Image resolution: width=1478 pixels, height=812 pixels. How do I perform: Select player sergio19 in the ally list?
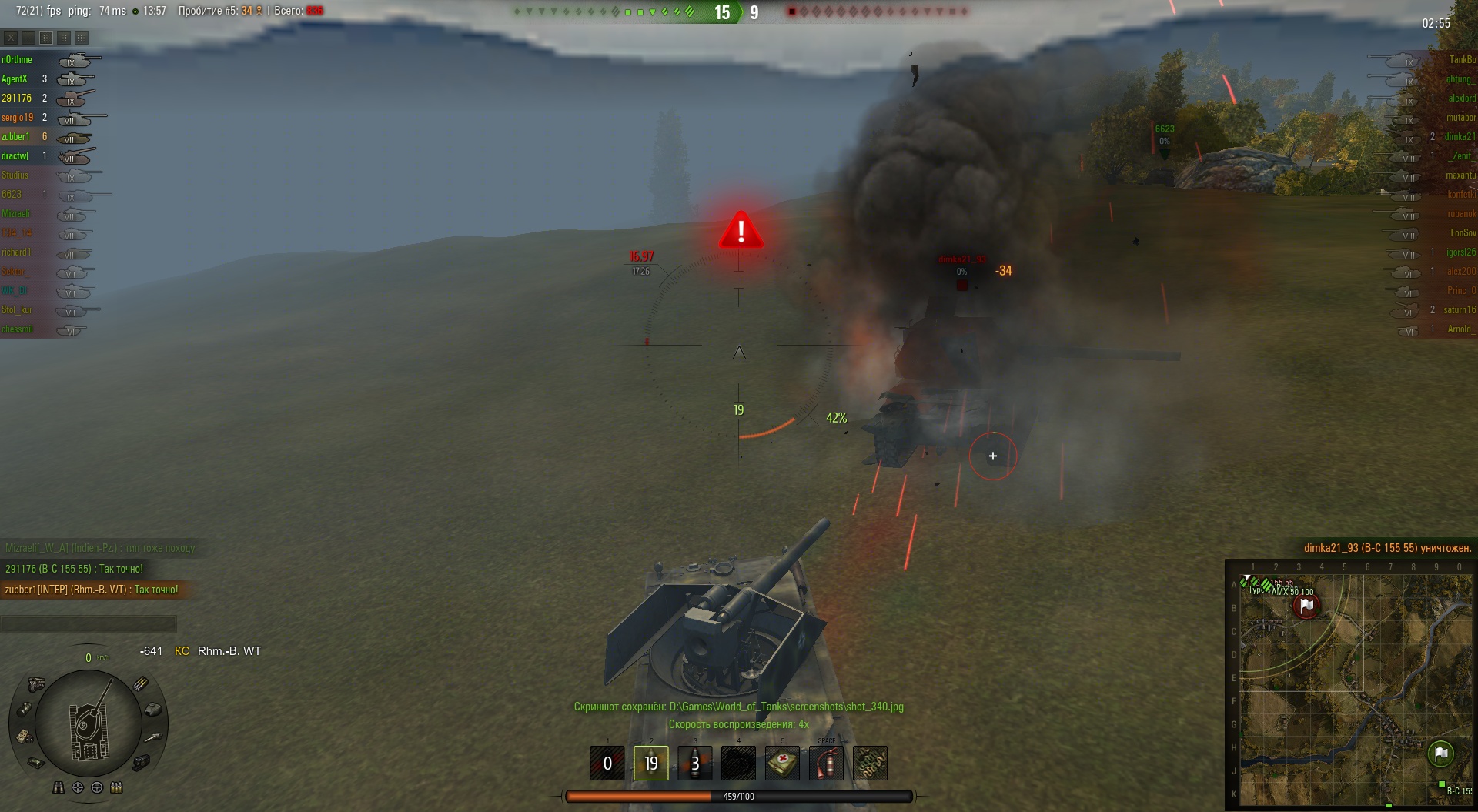[x=17, y=118]
